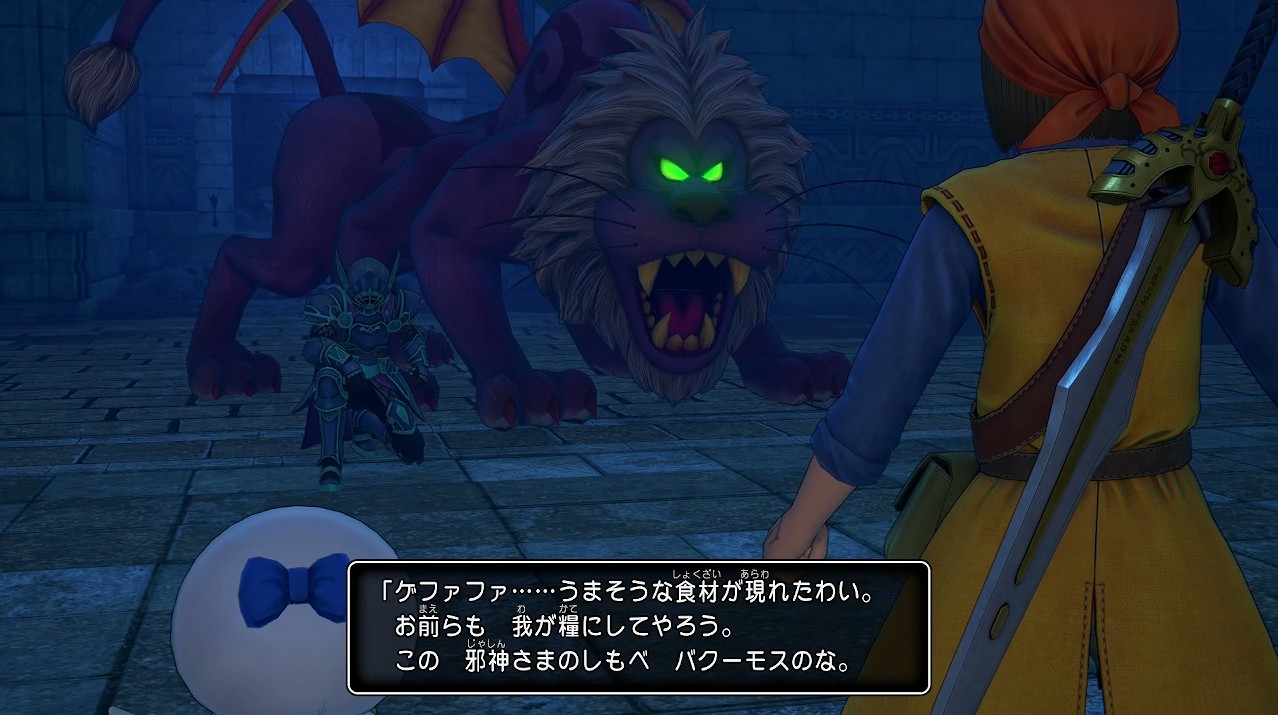This screenshot has height=715, width=1278.
Task: Advance the Japanese dialogue text box
Action: coord(638,627)
